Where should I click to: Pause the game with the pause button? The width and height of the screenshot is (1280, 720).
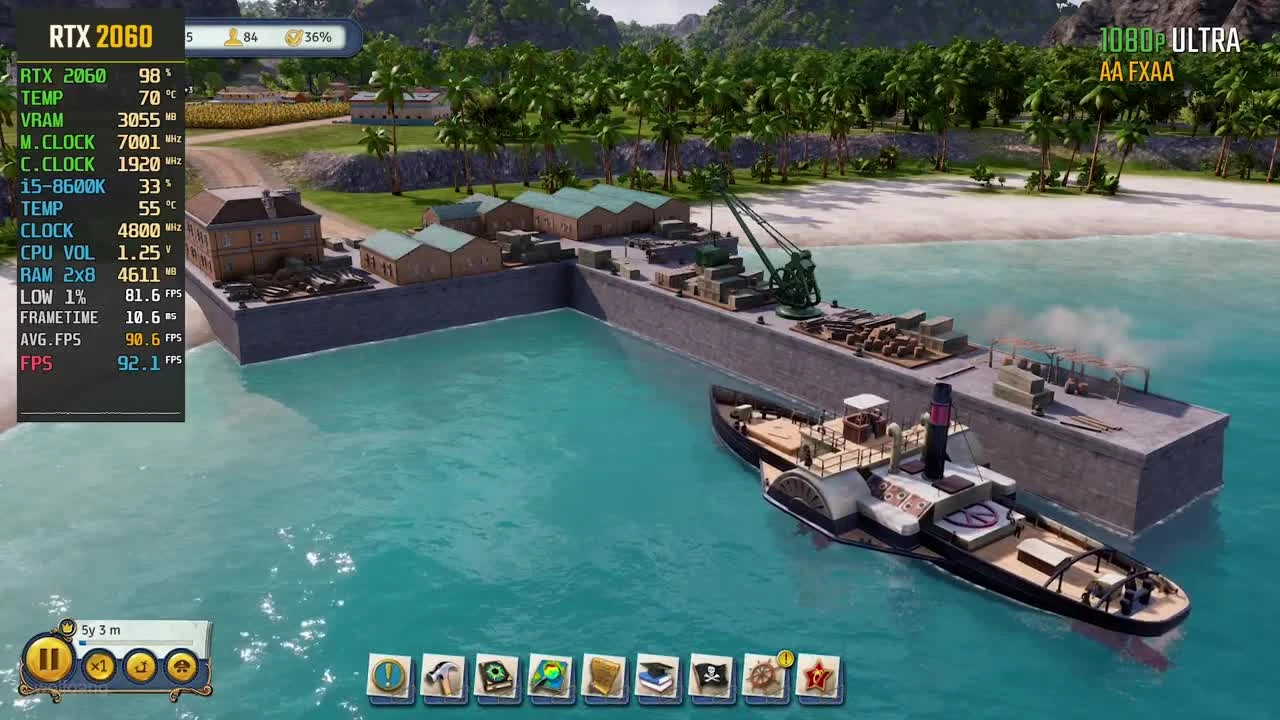coord(48,662)
